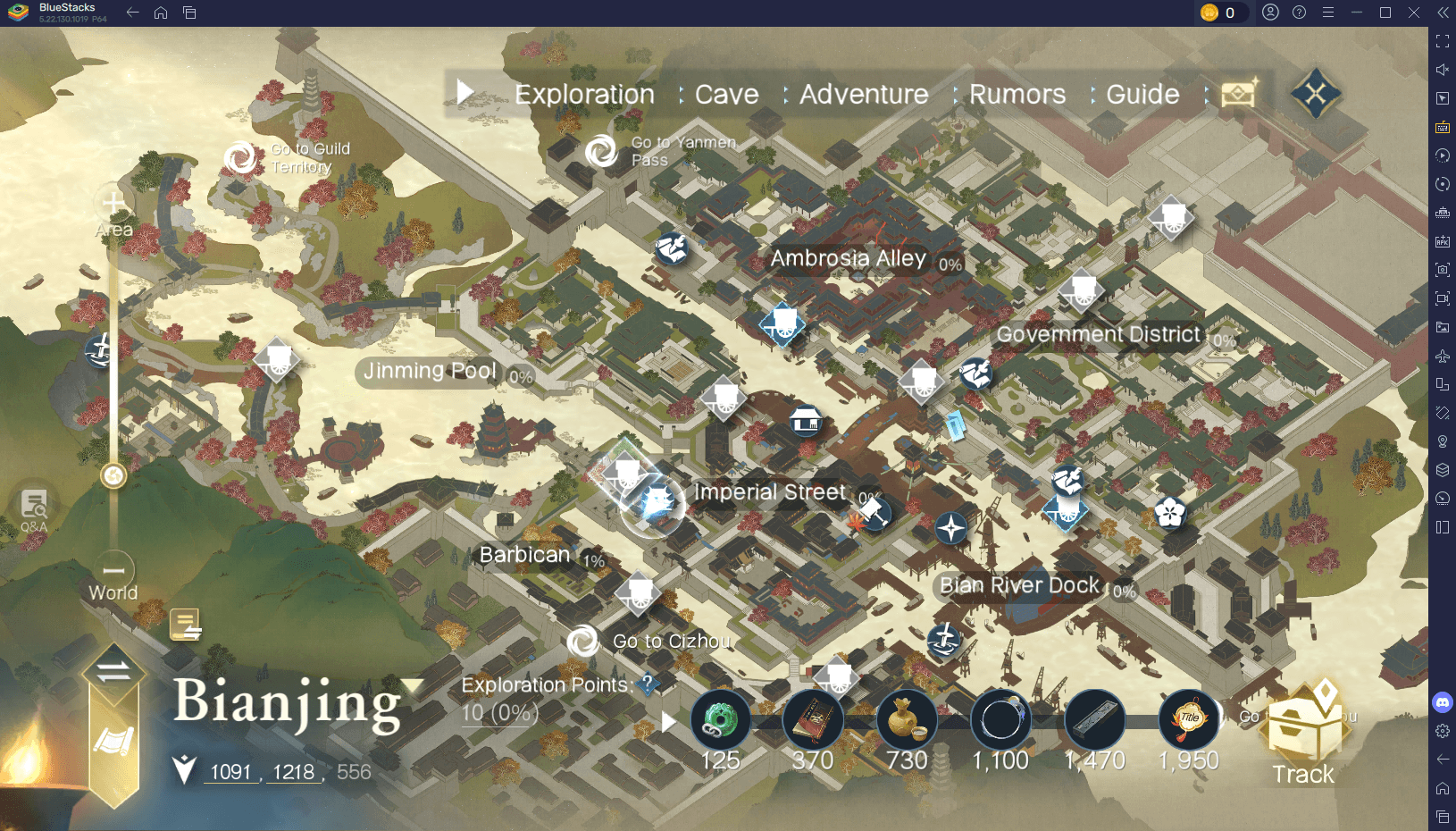The height and width of the screenshot is (831, 1456).
Task: Select the Jinming Pool area label
Action: [430, 371]
